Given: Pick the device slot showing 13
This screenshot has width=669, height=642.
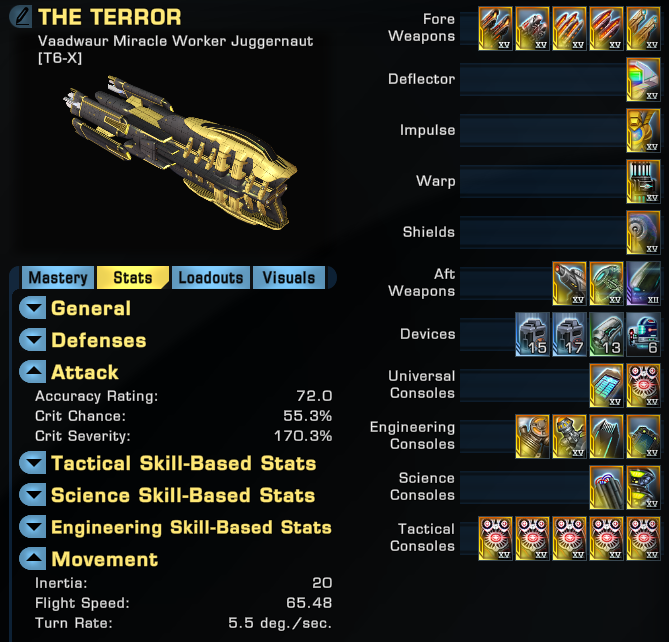Looking at the screenshot, I should coord(606,334).
